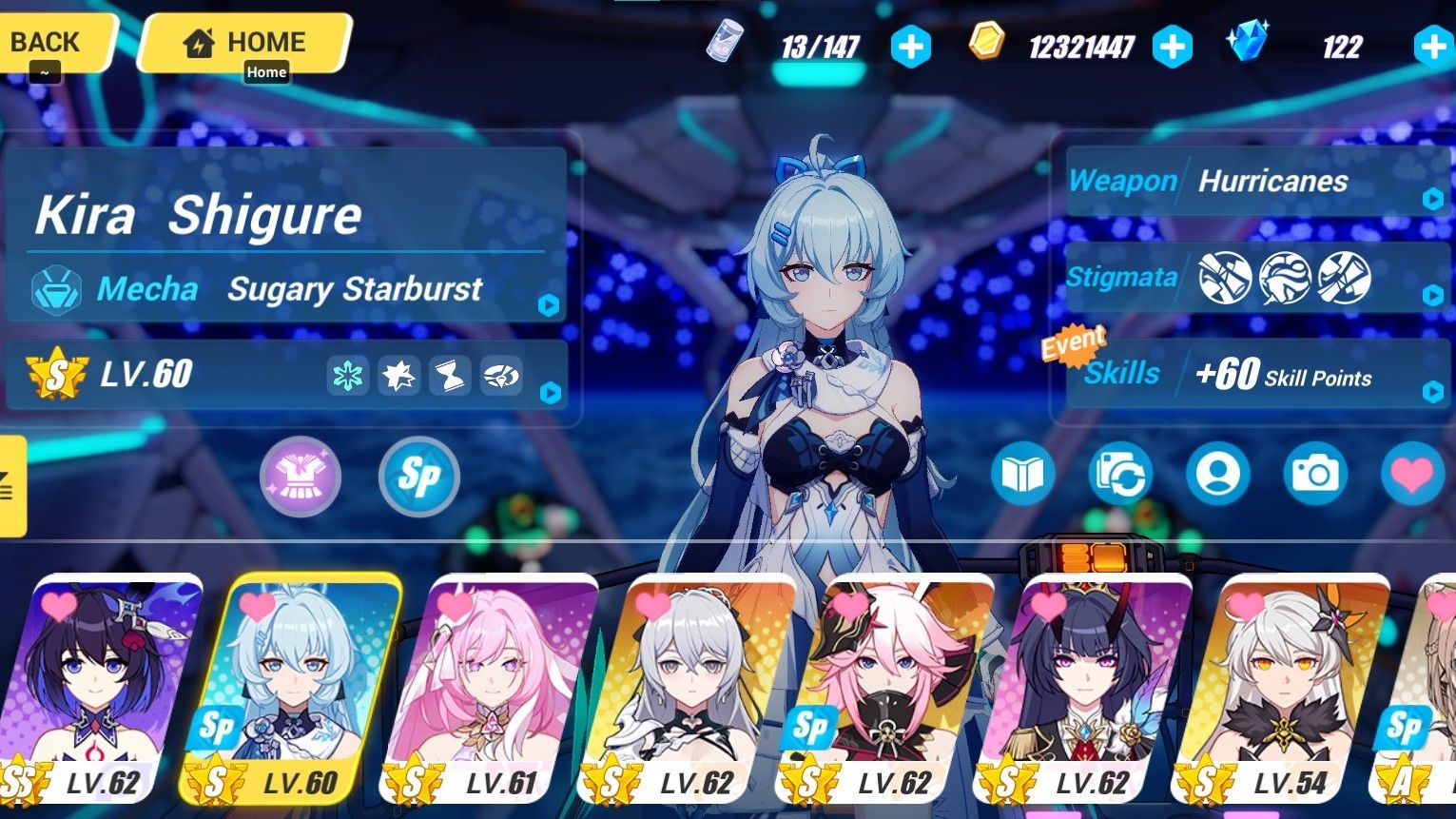Open the outfit dress customization icon

point(301,476)
